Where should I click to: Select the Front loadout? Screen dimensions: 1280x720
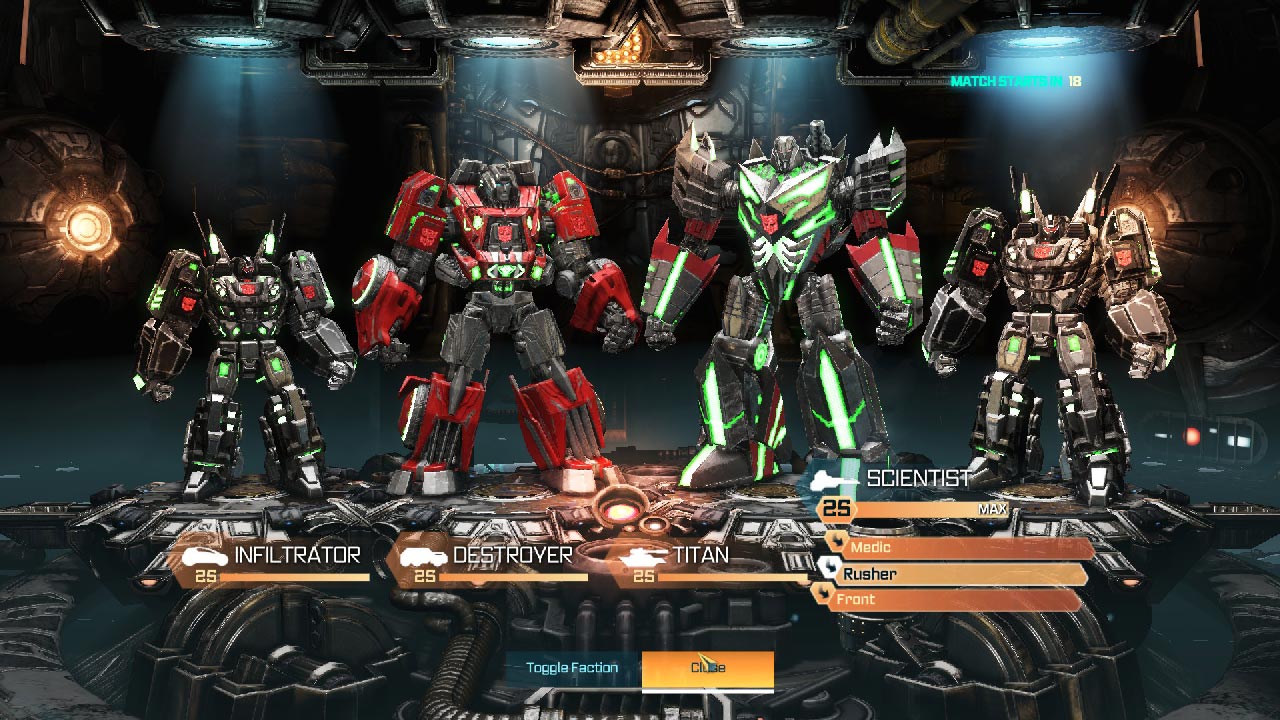pos(856,598)
